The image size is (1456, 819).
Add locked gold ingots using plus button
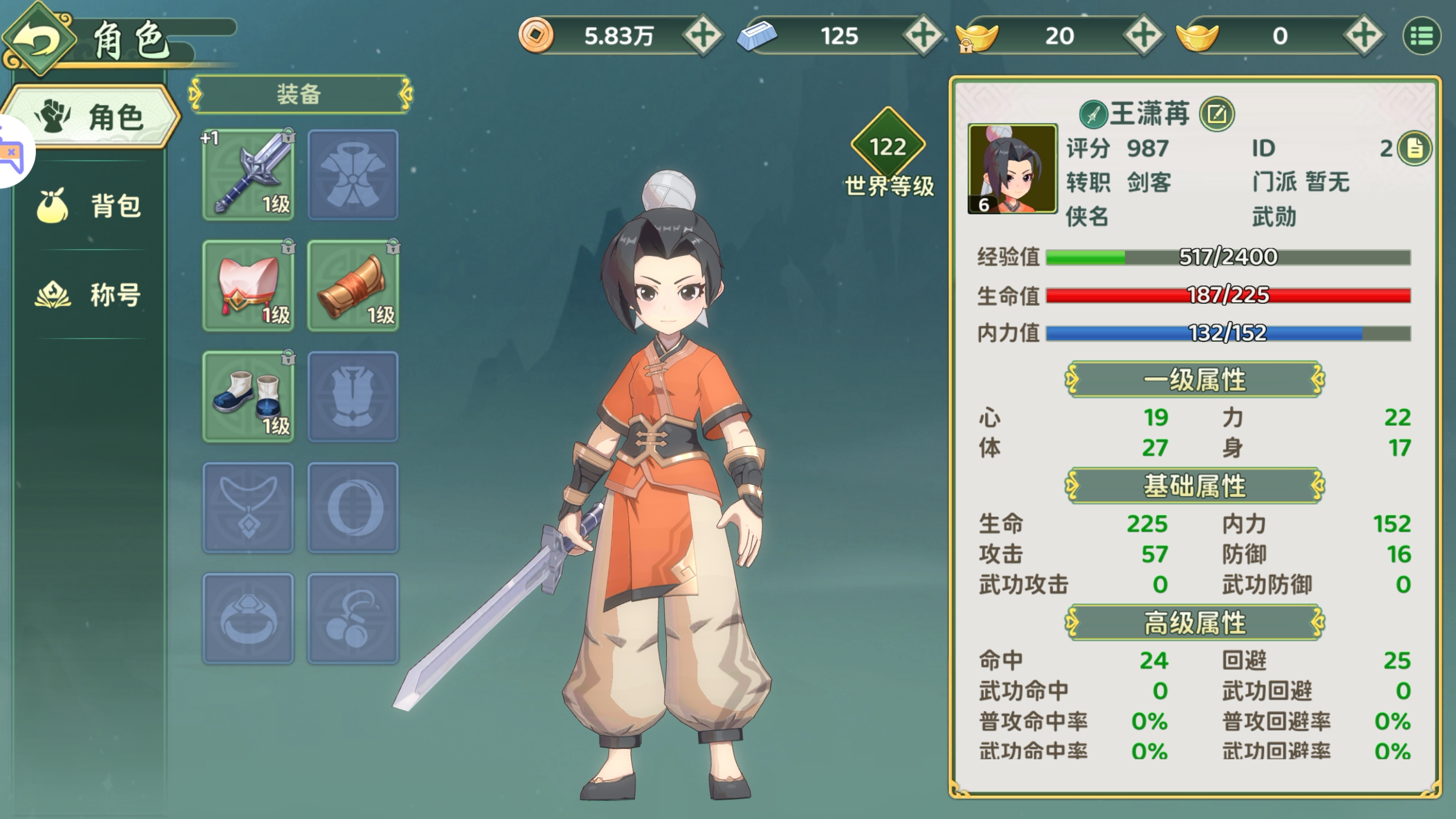coord(1143,36)
